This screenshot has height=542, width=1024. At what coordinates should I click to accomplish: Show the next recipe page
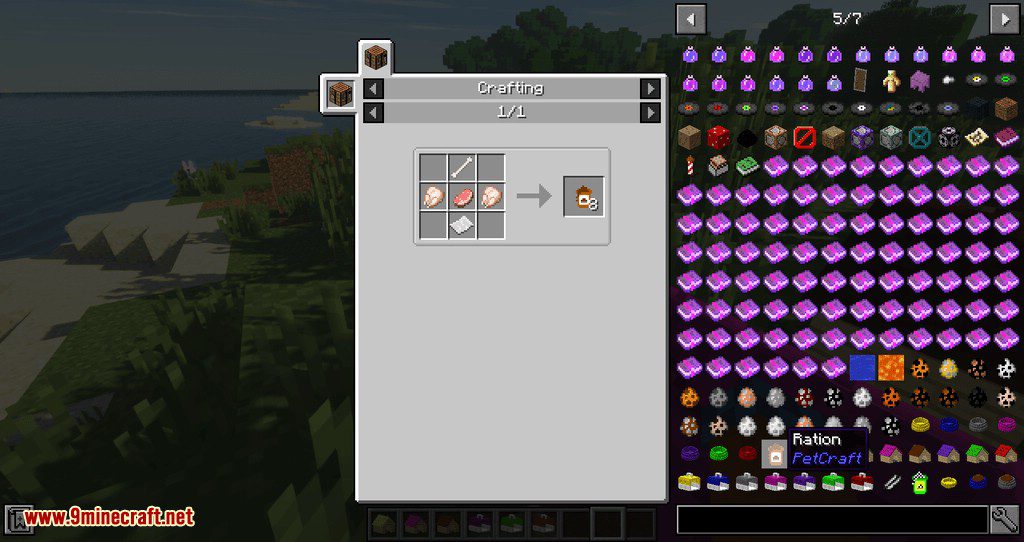[651, 112]
